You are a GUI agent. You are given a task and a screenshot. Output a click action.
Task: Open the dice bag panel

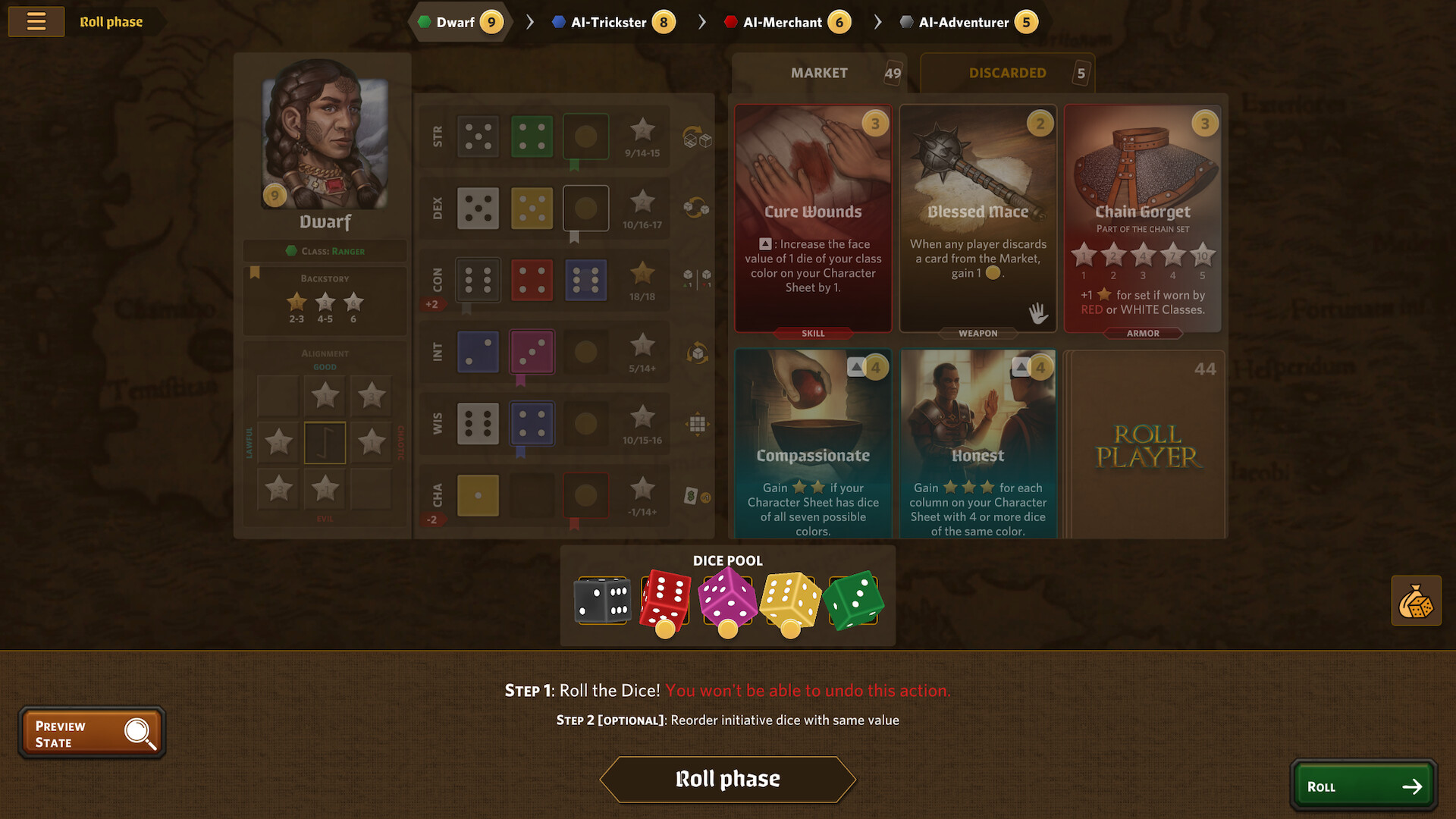[1415, 600]
